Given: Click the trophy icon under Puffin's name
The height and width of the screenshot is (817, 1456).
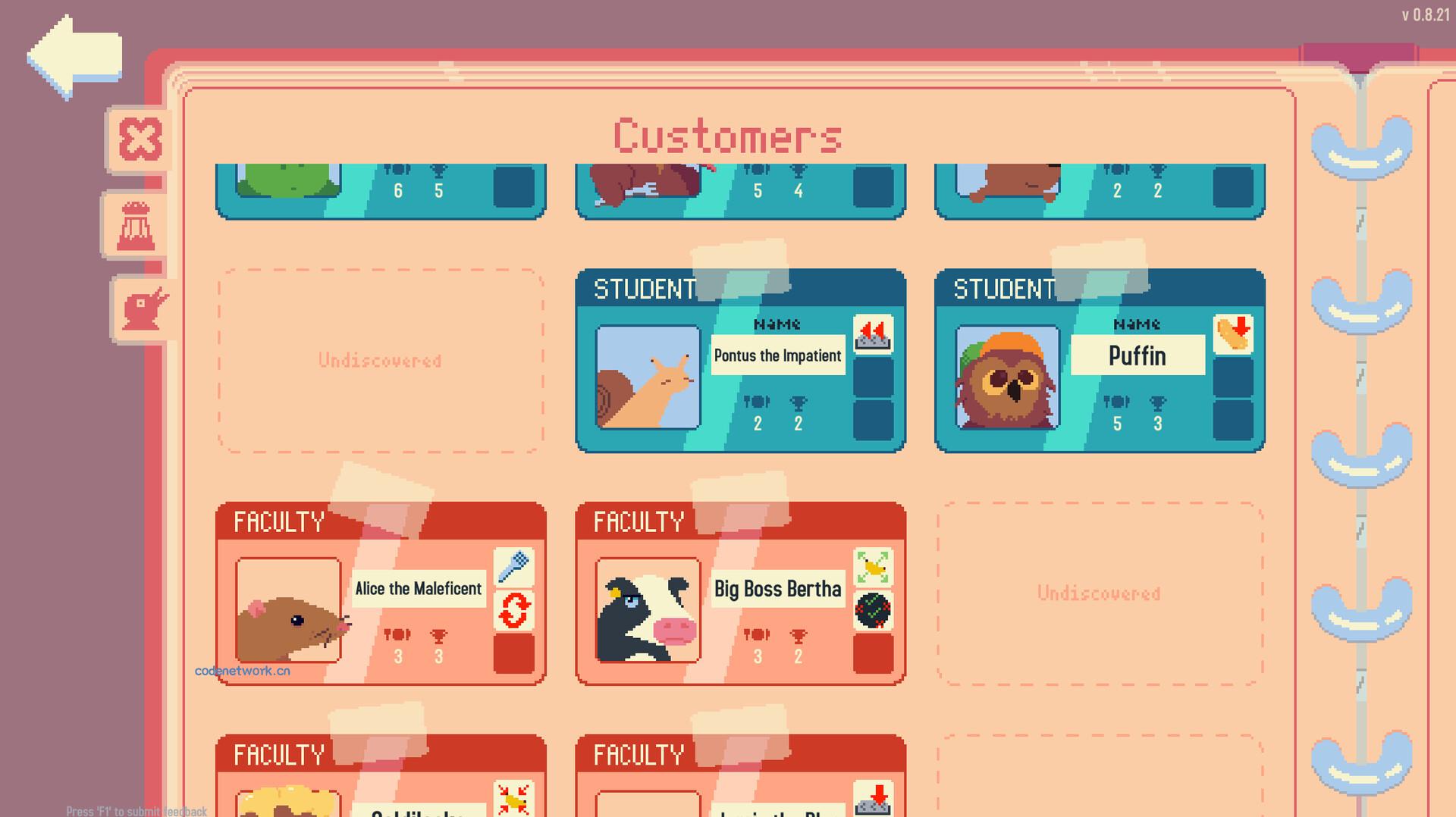Looking at the screenshot, I should 1158,404.
